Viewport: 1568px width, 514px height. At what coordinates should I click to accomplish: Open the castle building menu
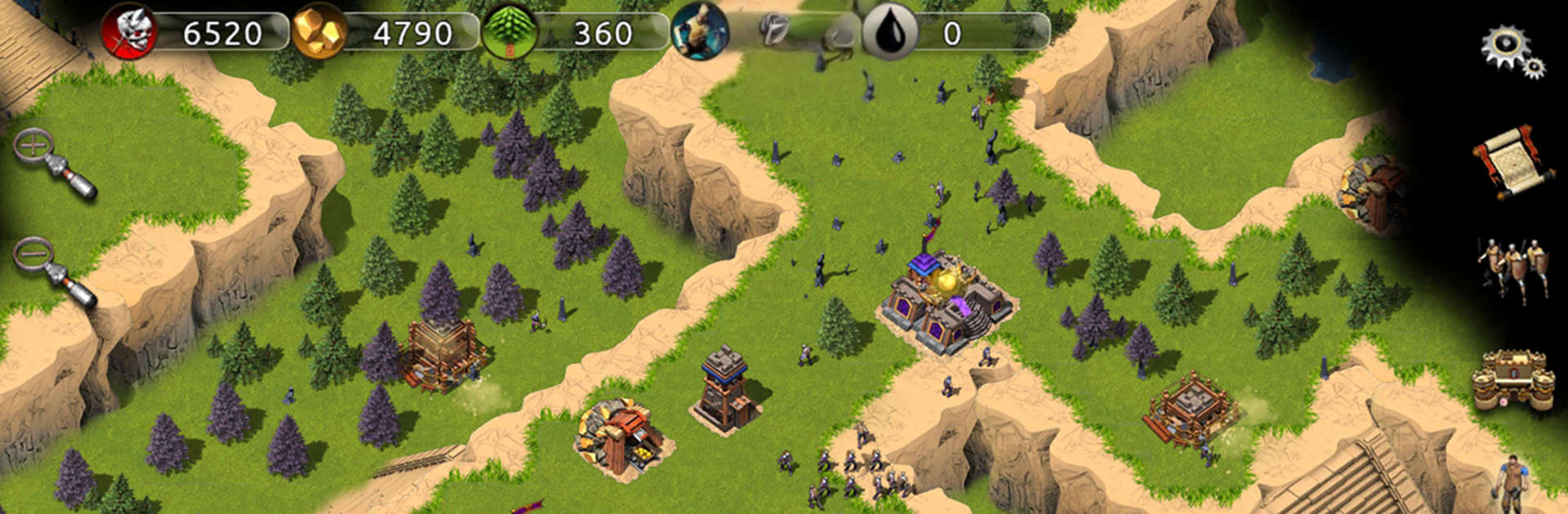(x=1513, y=378)
